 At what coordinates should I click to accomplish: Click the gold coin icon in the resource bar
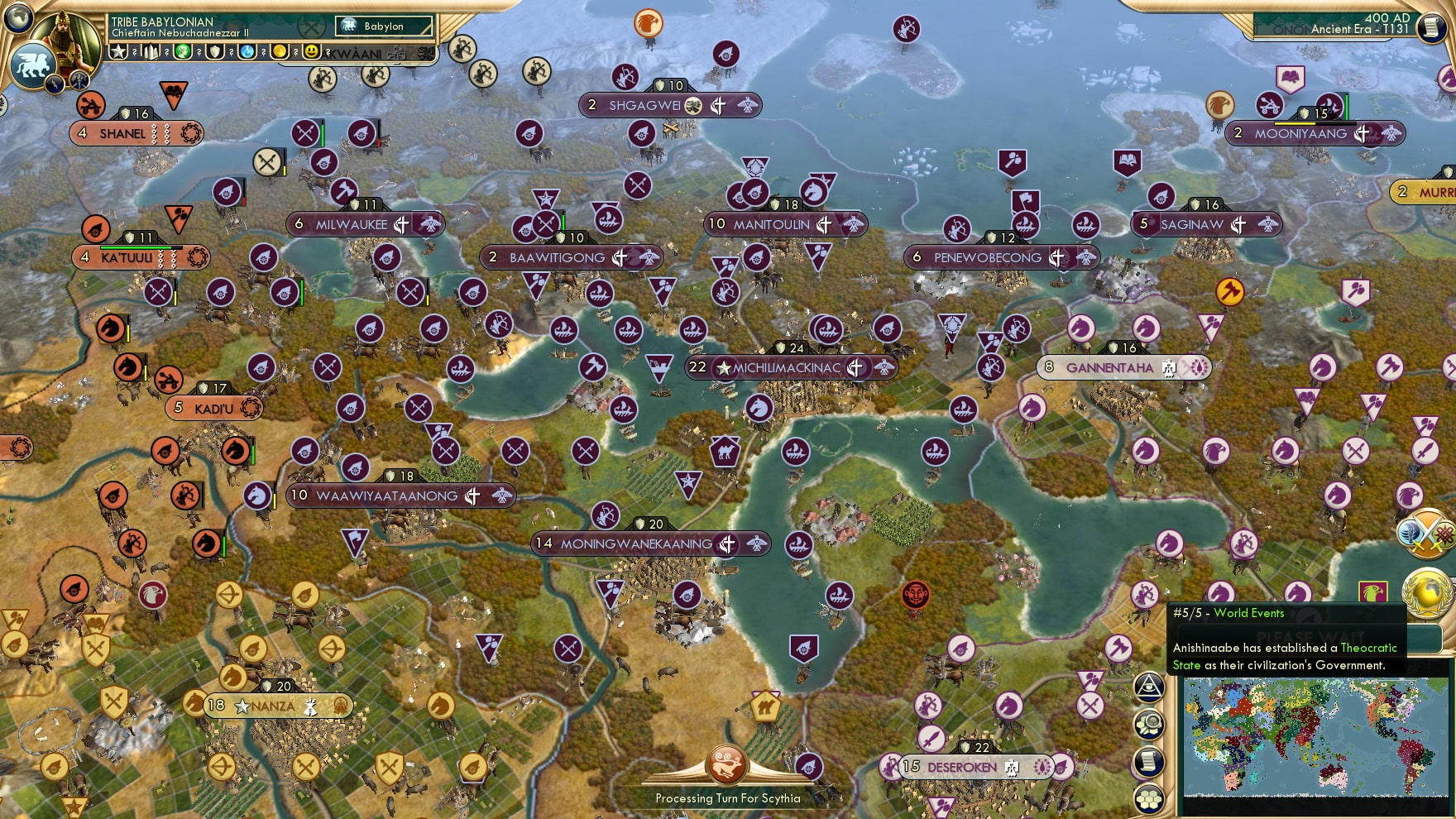tap(279, 51)
